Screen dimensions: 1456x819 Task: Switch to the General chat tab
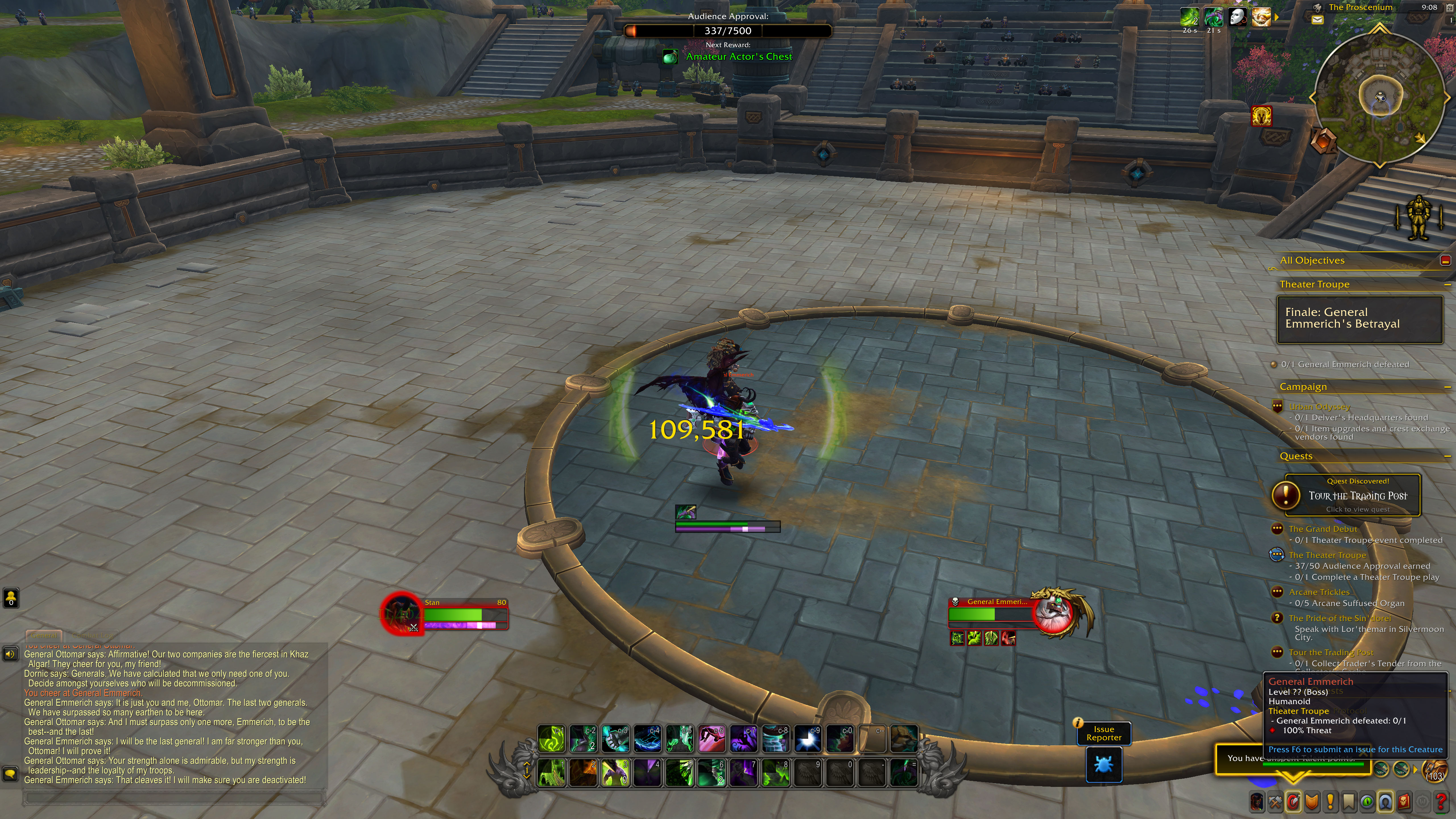click(44, 635)
